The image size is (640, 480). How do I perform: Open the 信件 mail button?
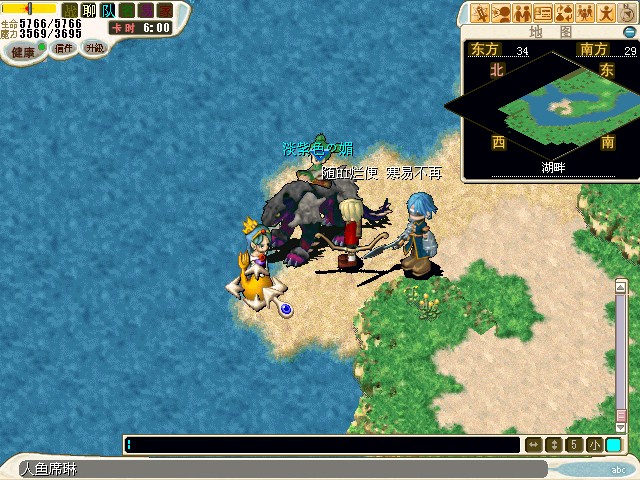(64, 48)
